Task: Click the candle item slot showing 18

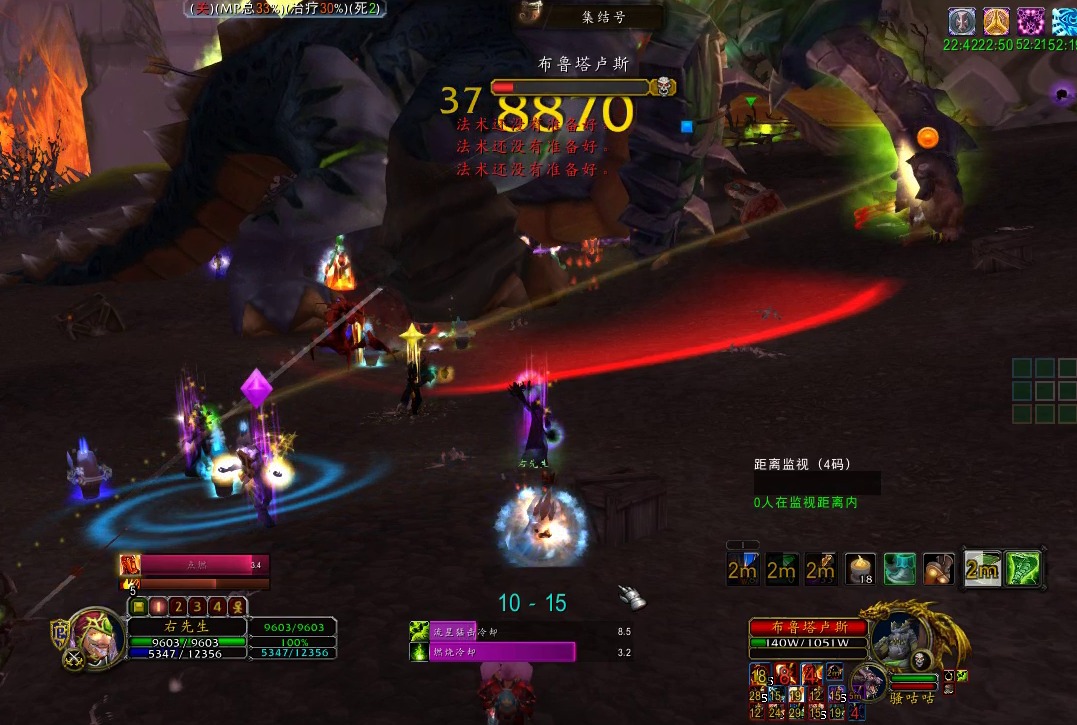Action: [x=860, y=569]
